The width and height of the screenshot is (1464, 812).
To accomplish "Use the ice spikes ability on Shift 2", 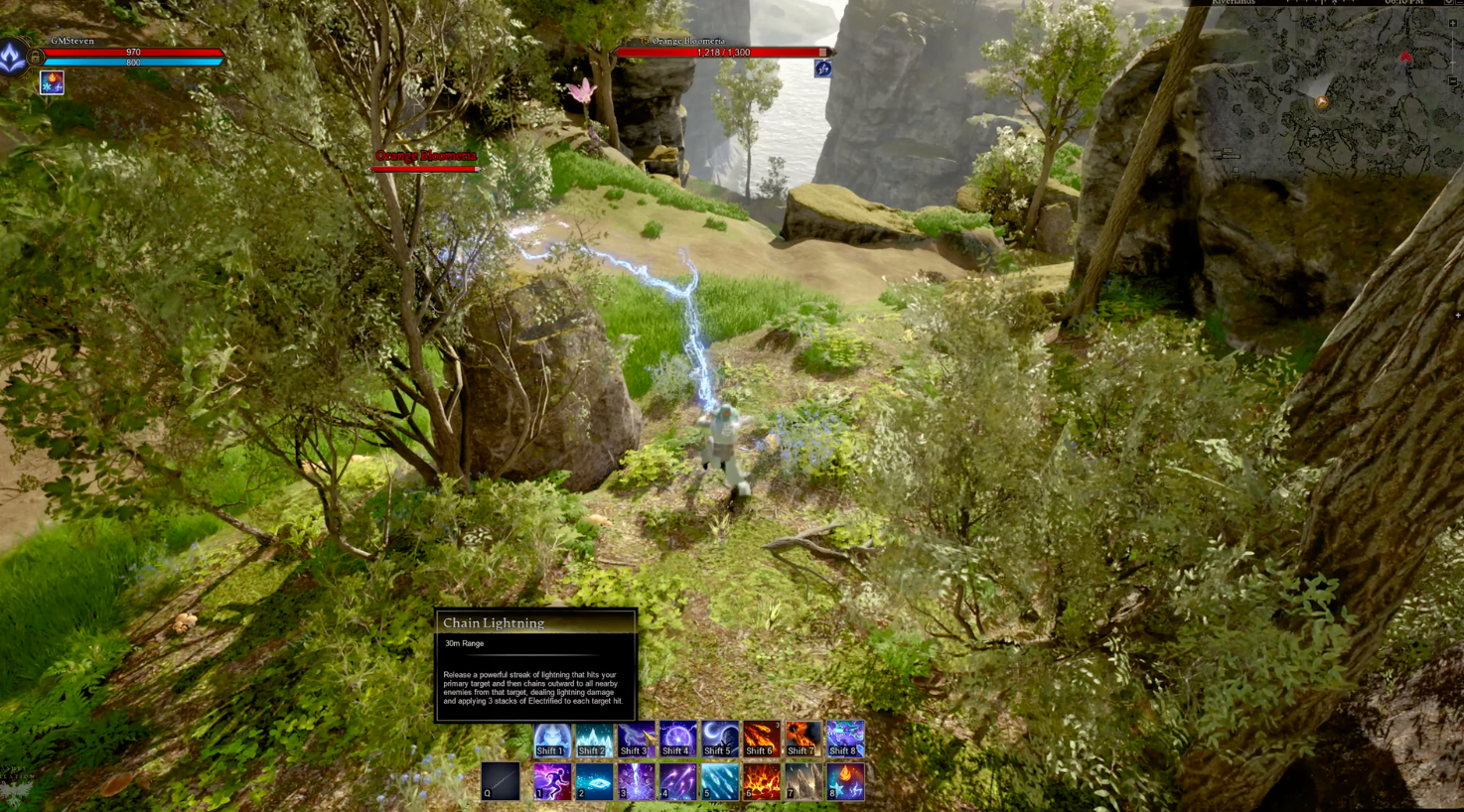I will [593, 739].
